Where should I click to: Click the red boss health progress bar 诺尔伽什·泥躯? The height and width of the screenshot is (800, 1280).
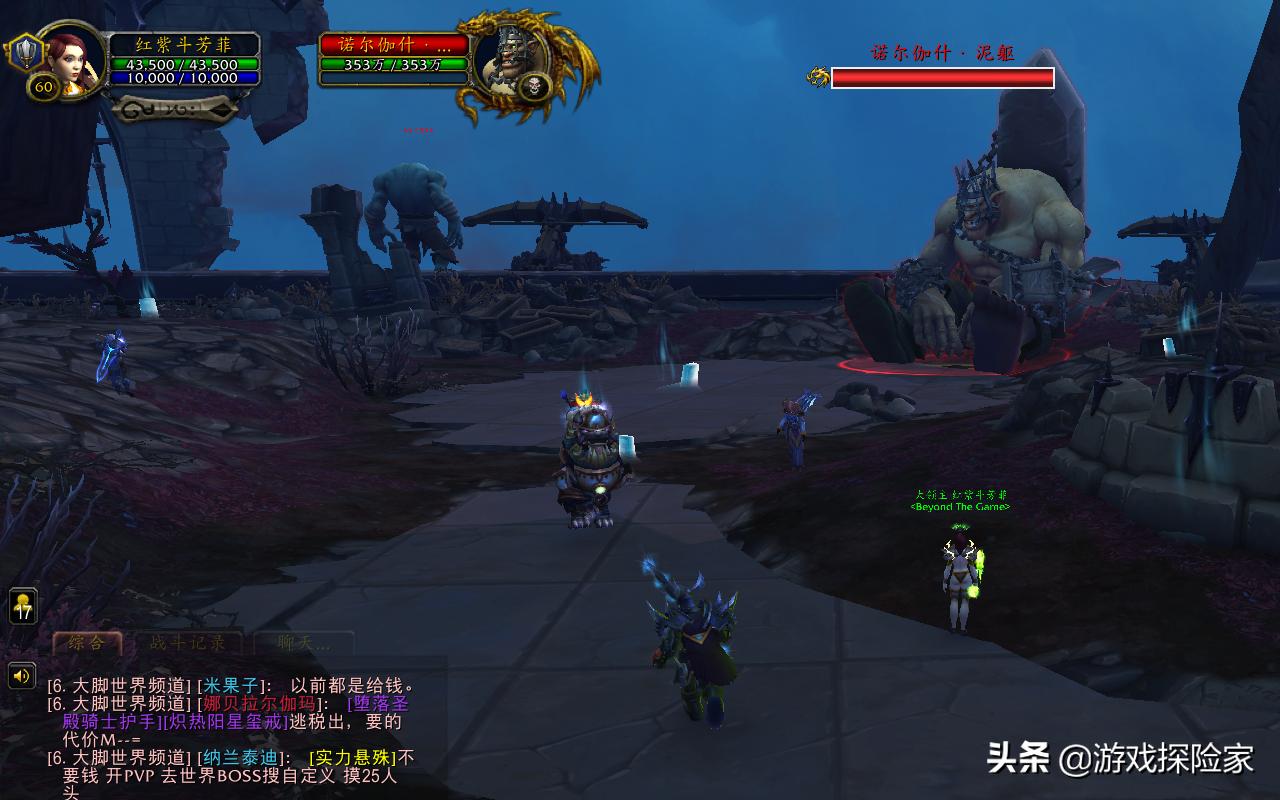(943, 77)
